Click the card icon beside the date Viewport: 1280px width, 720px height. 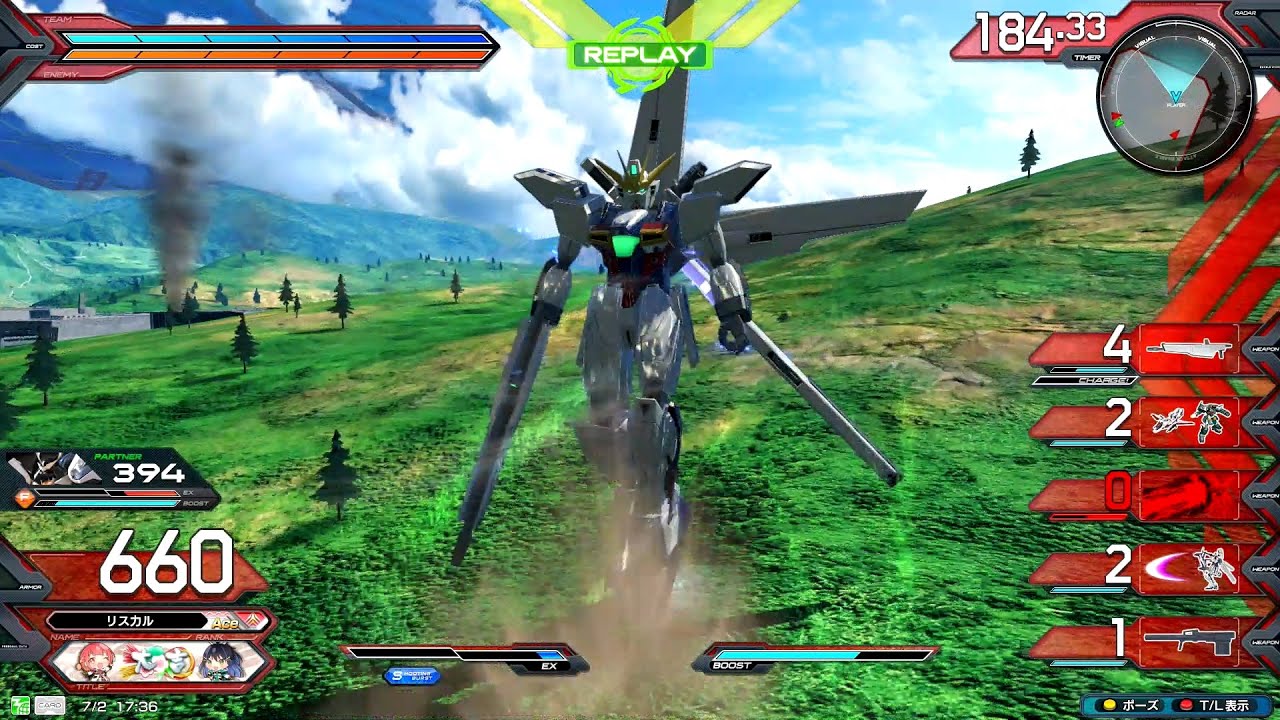49,706
